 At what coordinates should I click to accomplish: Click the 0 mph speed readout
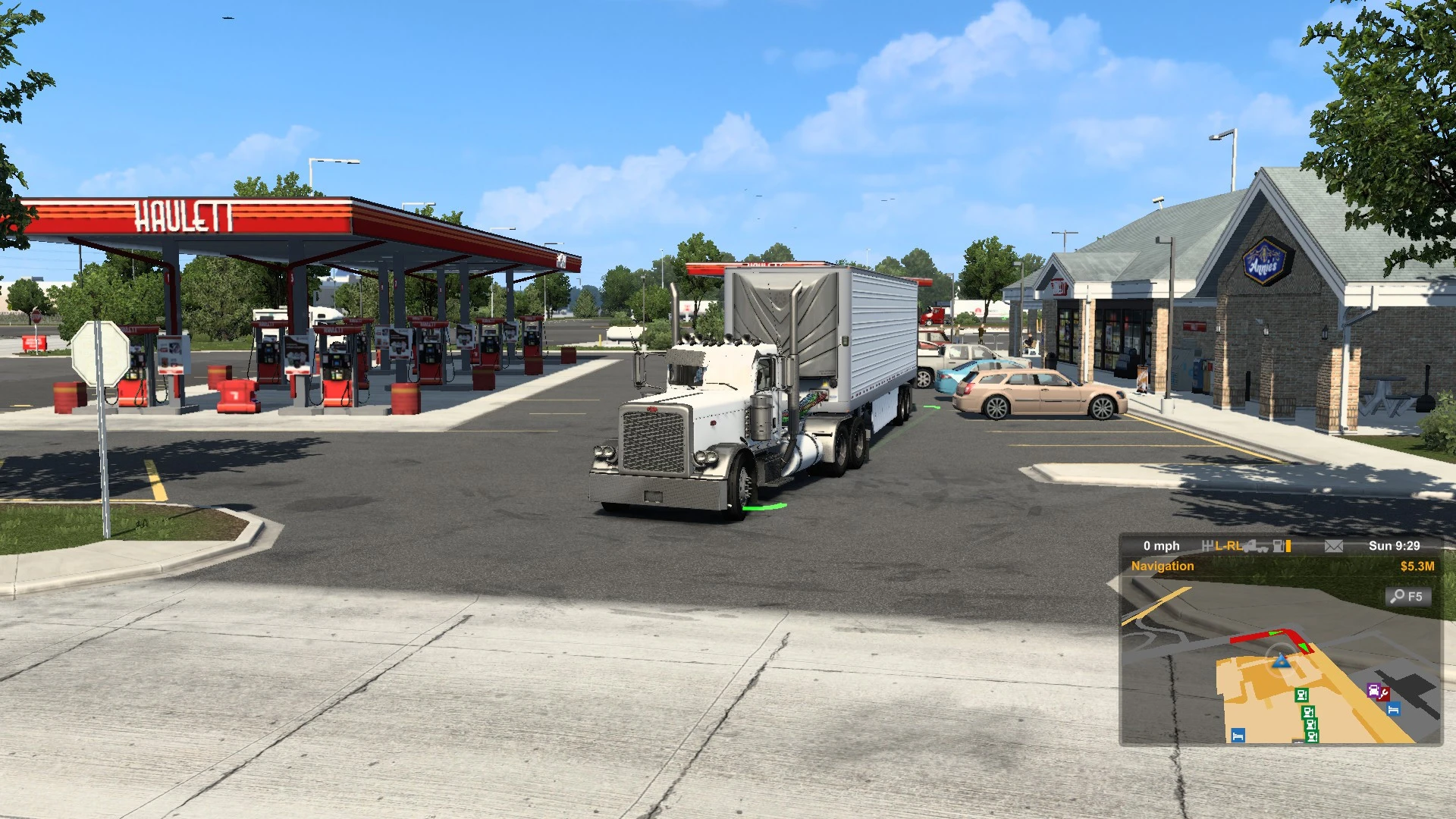tap(1160, 545)
